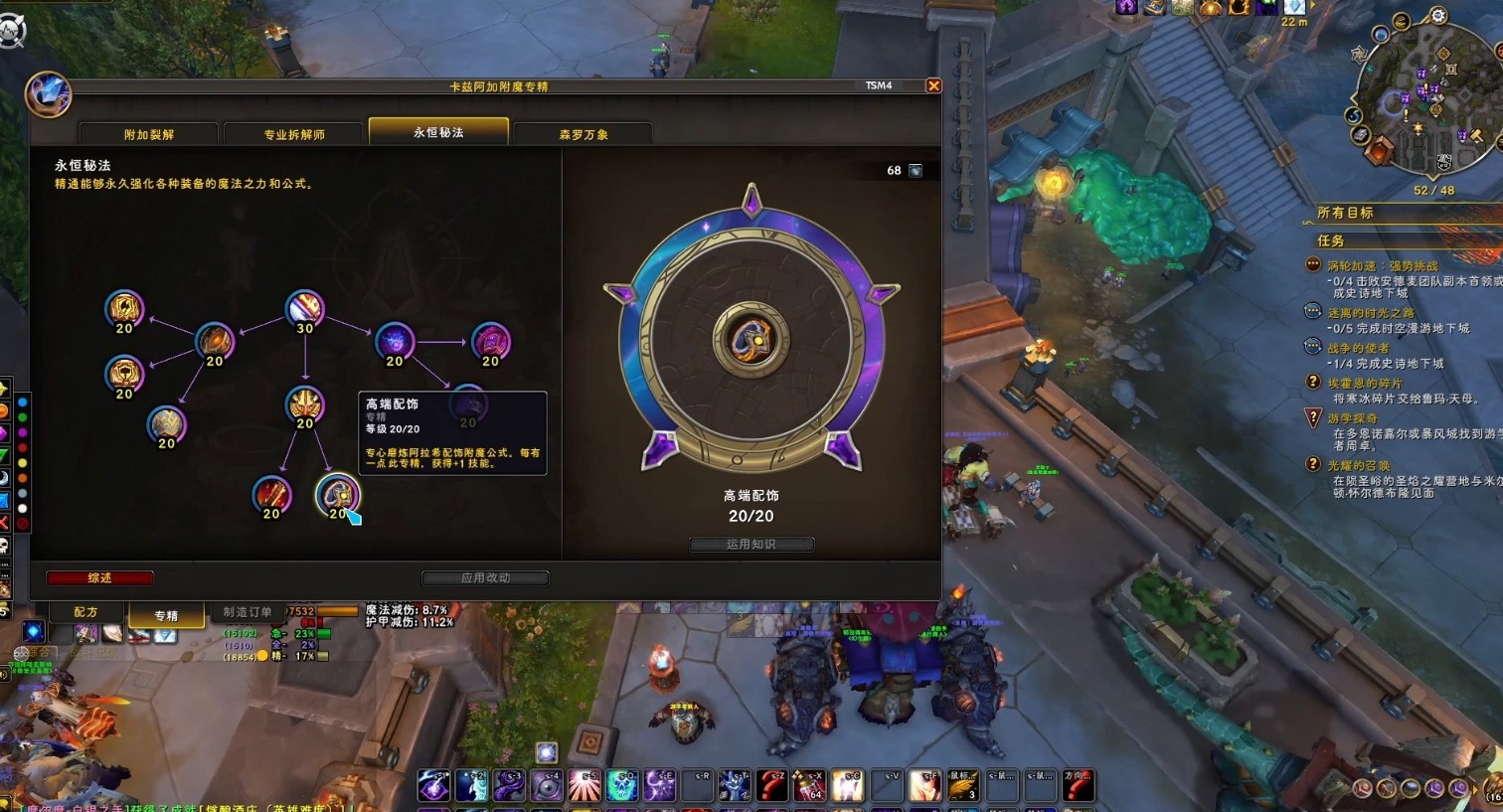Click the 应用改动 button

click(485, 577)
